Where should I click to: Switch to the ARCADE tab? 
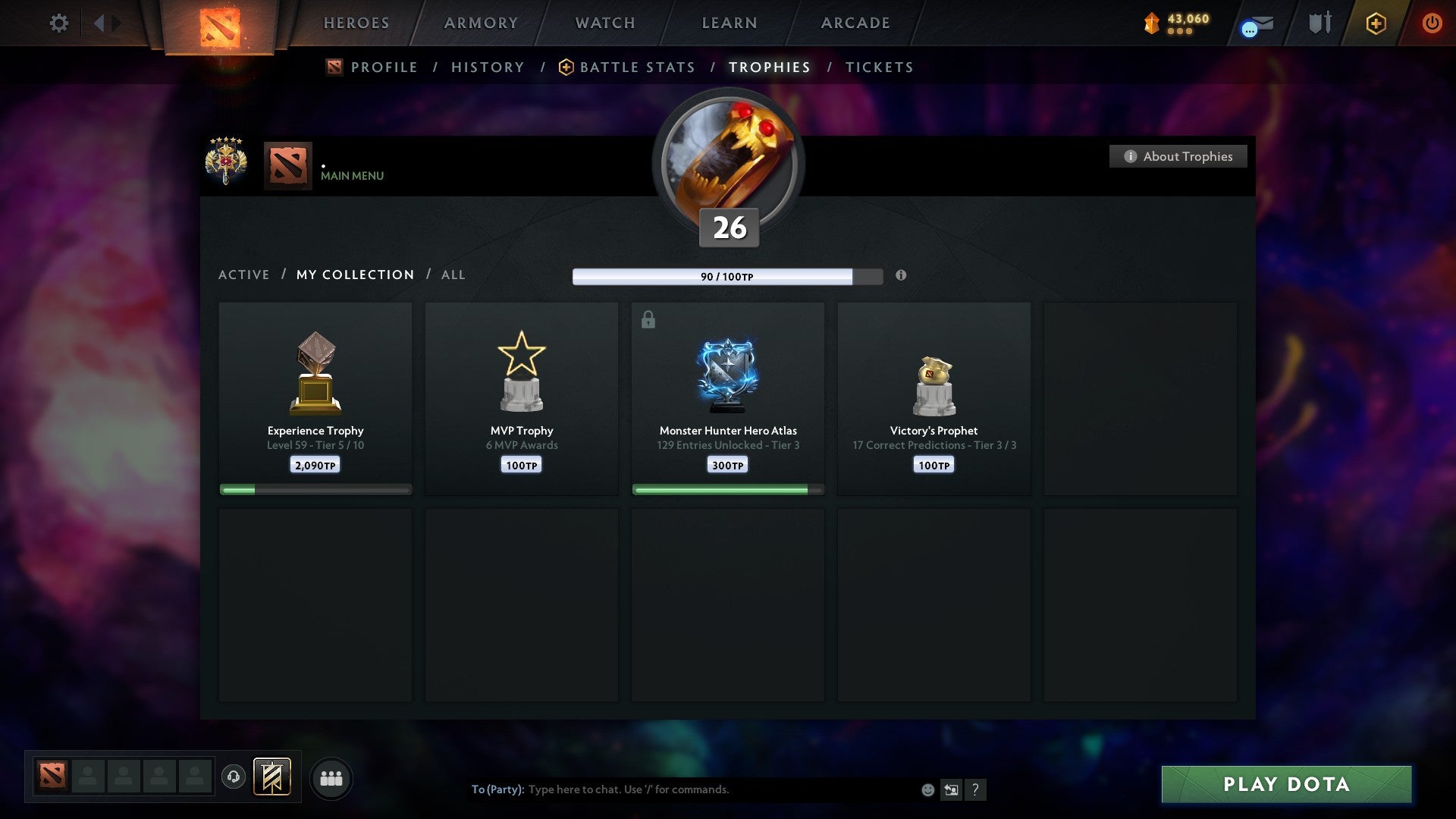[854, 23]
